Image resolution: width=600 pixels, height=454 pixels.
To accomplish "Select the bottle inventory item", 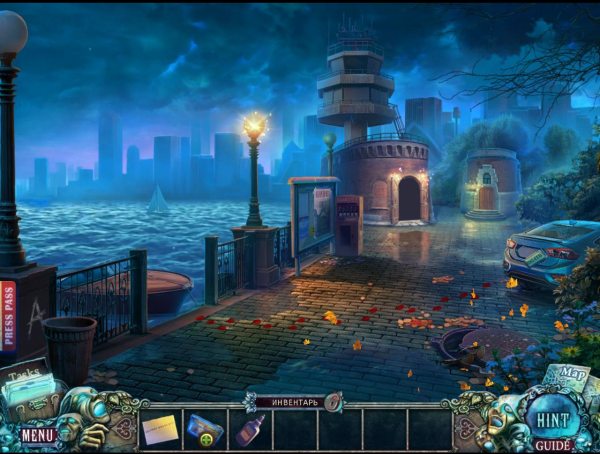I will [x=250, y=430].
